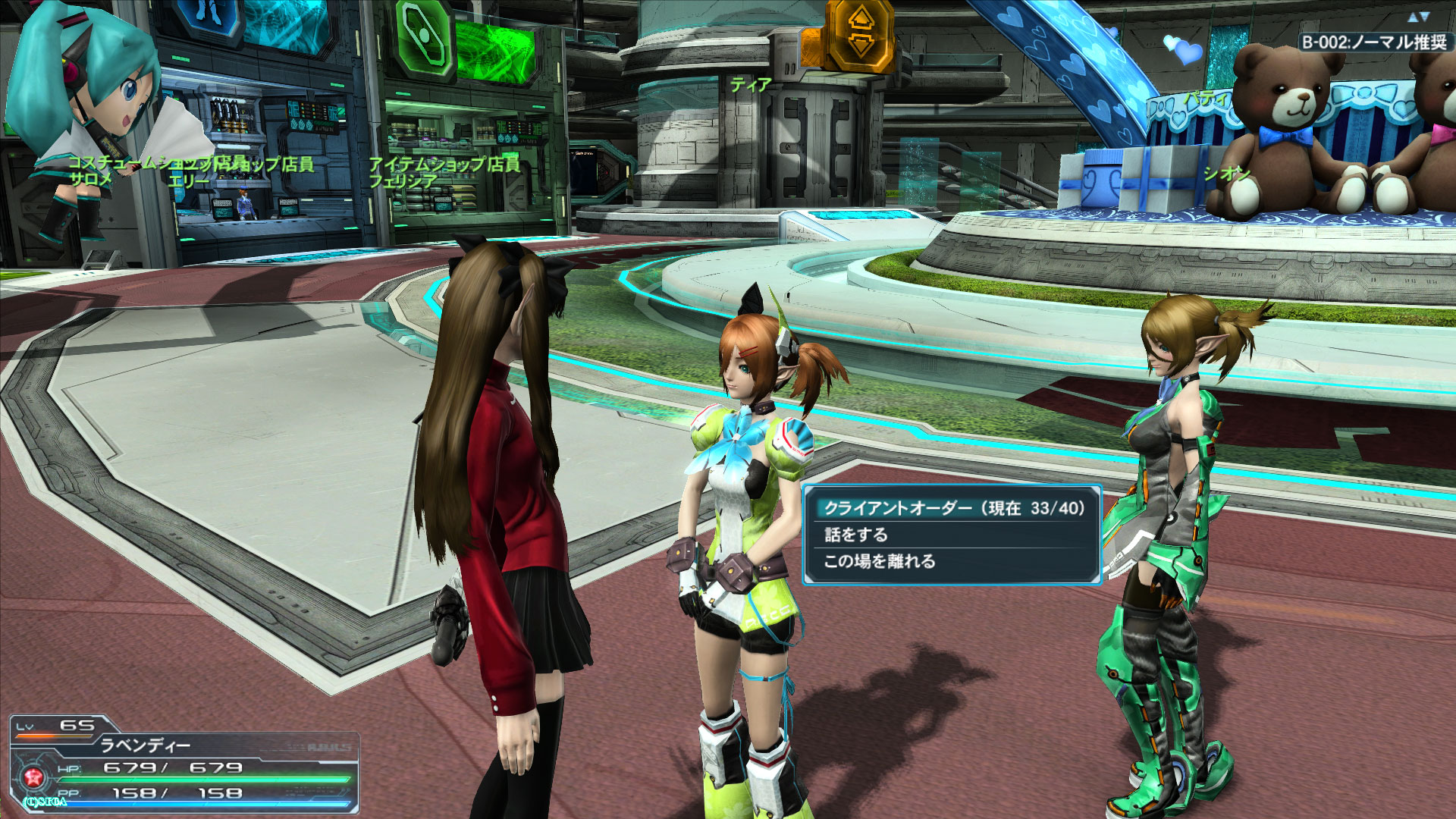The height and width of the screenshot is (819, 1456).
Task: Choose 話をする to talk
Action: coord(856,535)
